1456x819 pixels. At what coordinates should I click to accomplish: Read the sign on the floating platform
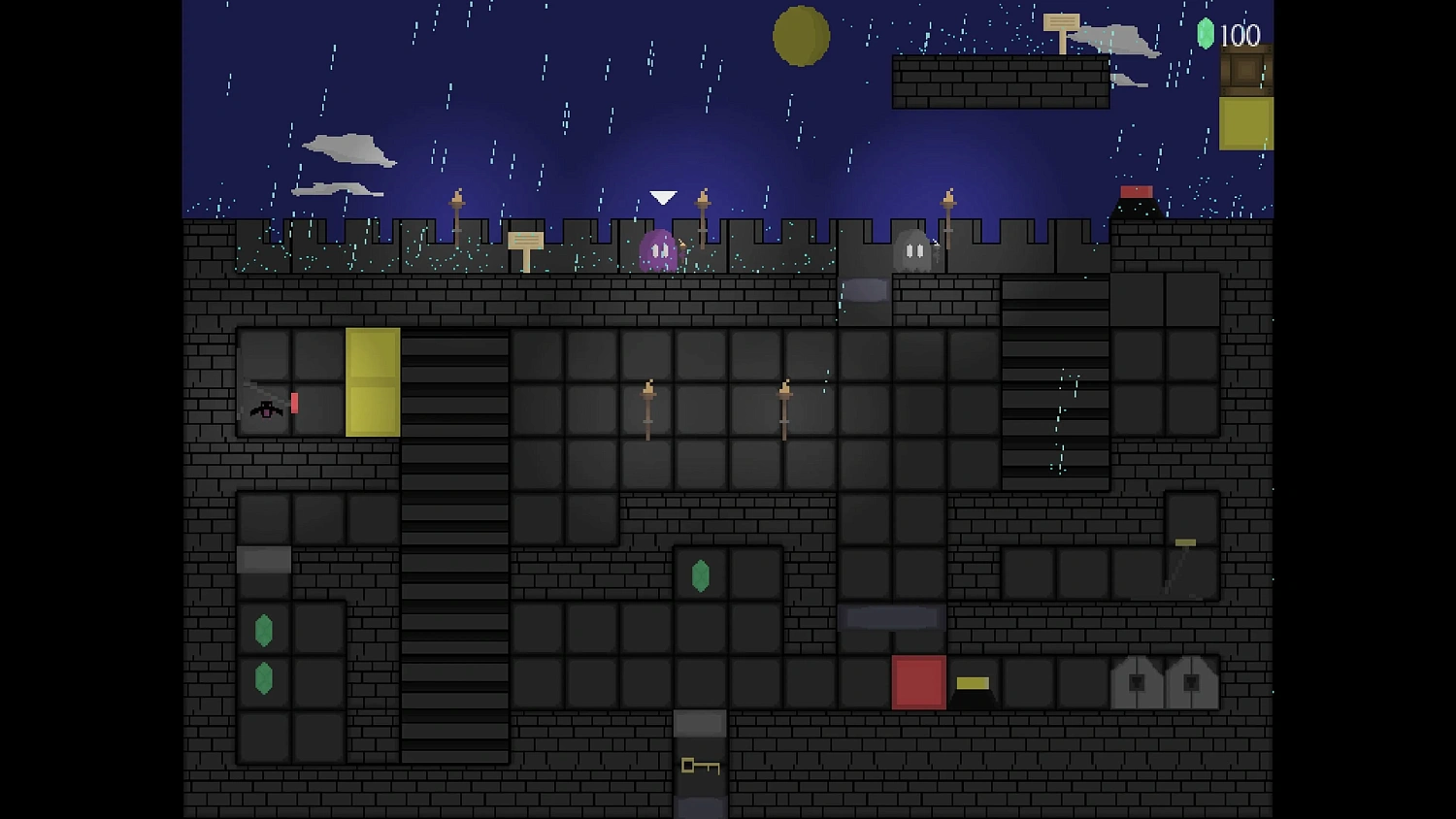coord(1060,22)
